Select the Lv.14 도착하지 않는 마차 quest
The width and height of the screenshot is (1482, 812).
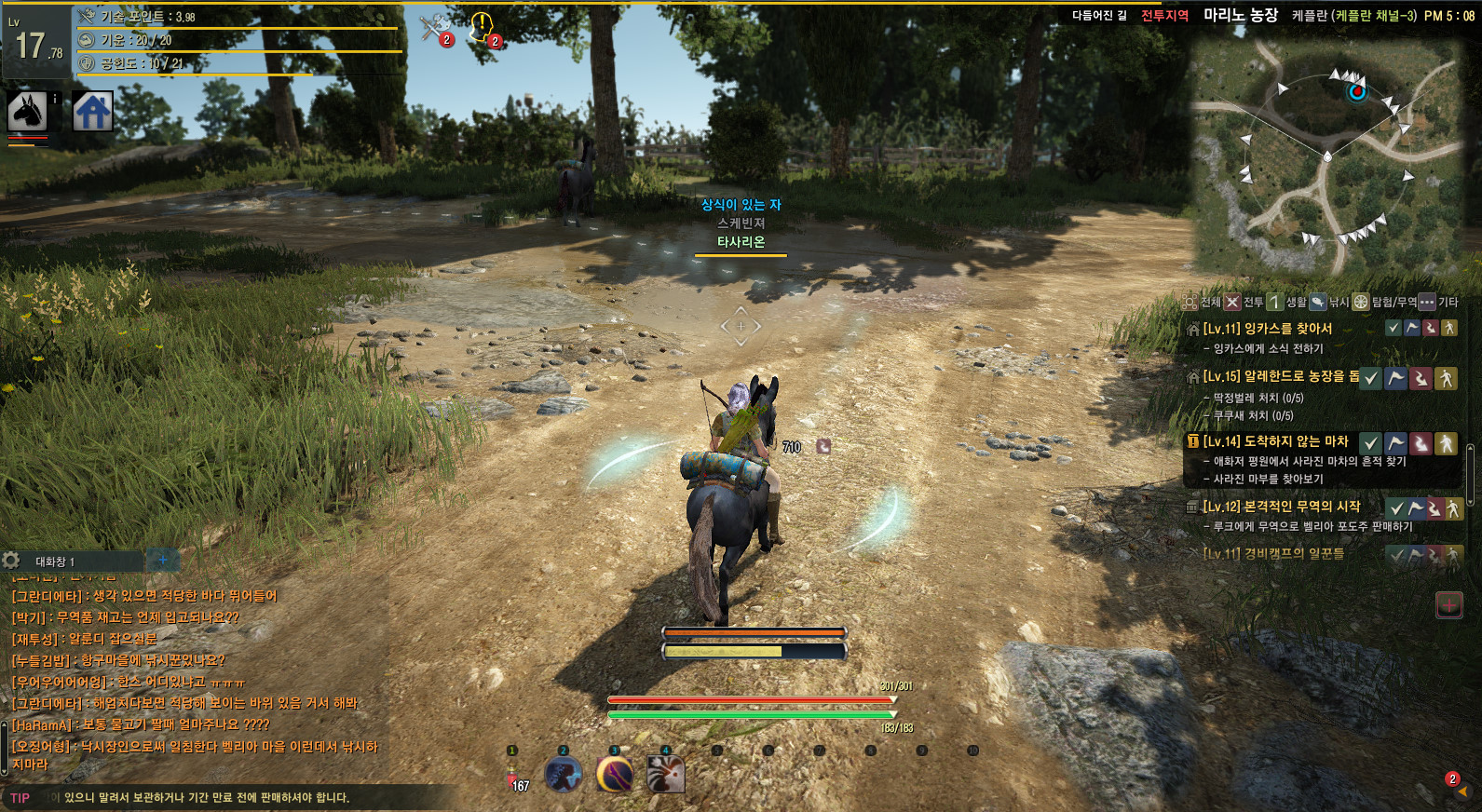[1274, 441]
